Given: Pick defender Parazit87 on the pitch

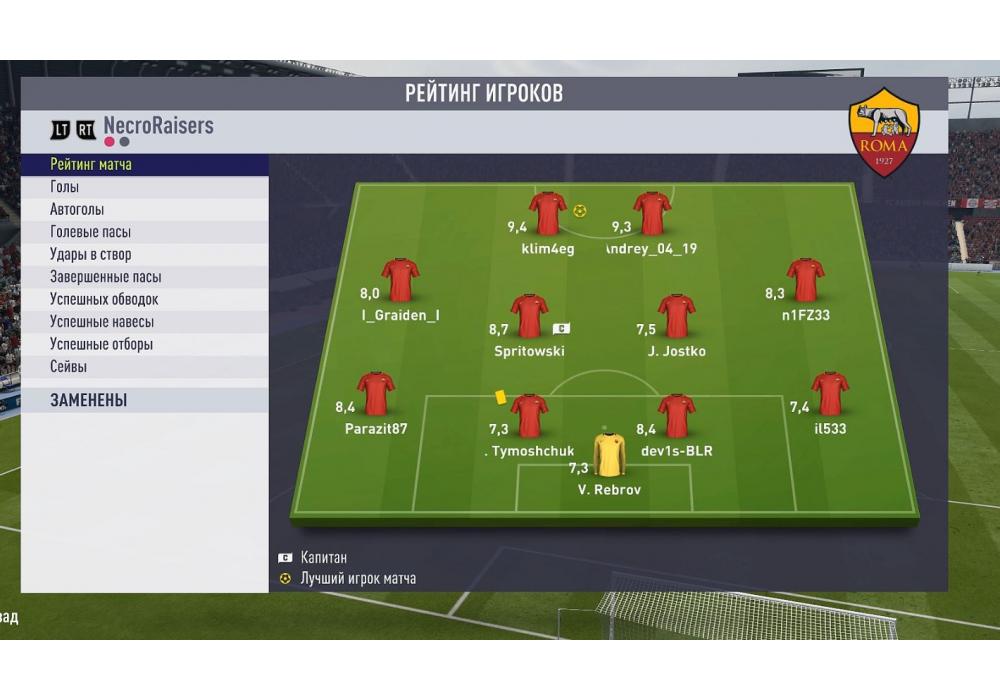Looking at the screenshot, I should 376,394.
